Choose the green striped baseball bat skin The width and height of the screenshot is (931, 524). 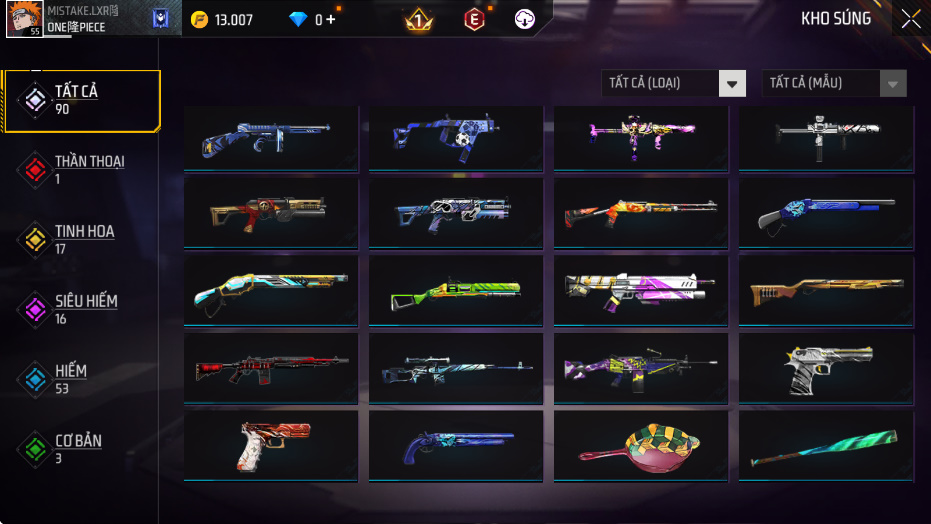pyautogui.click(x=825, y=447)
